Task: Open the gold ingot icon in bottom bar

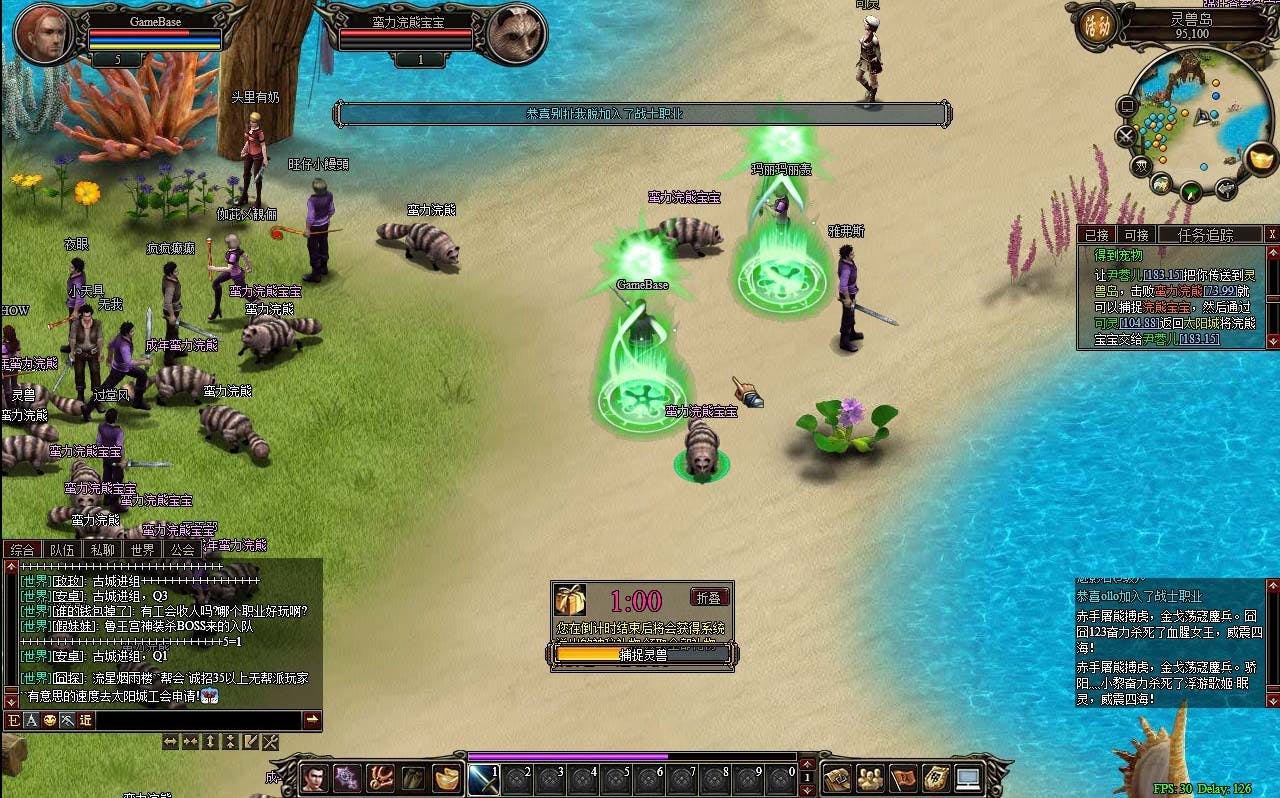Action: point(446,778)
